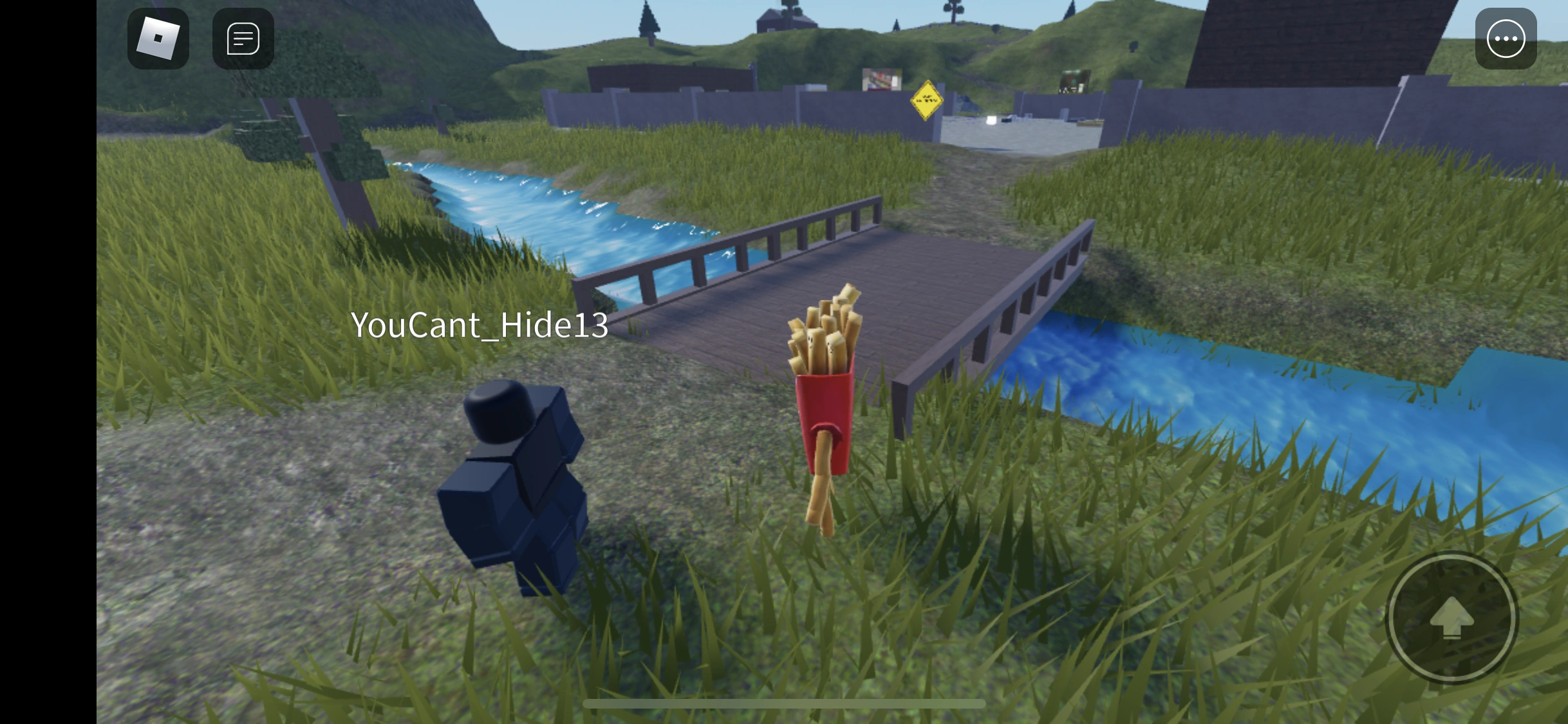Tap the home indicator bar at bottom

click(x=784, y=703)
